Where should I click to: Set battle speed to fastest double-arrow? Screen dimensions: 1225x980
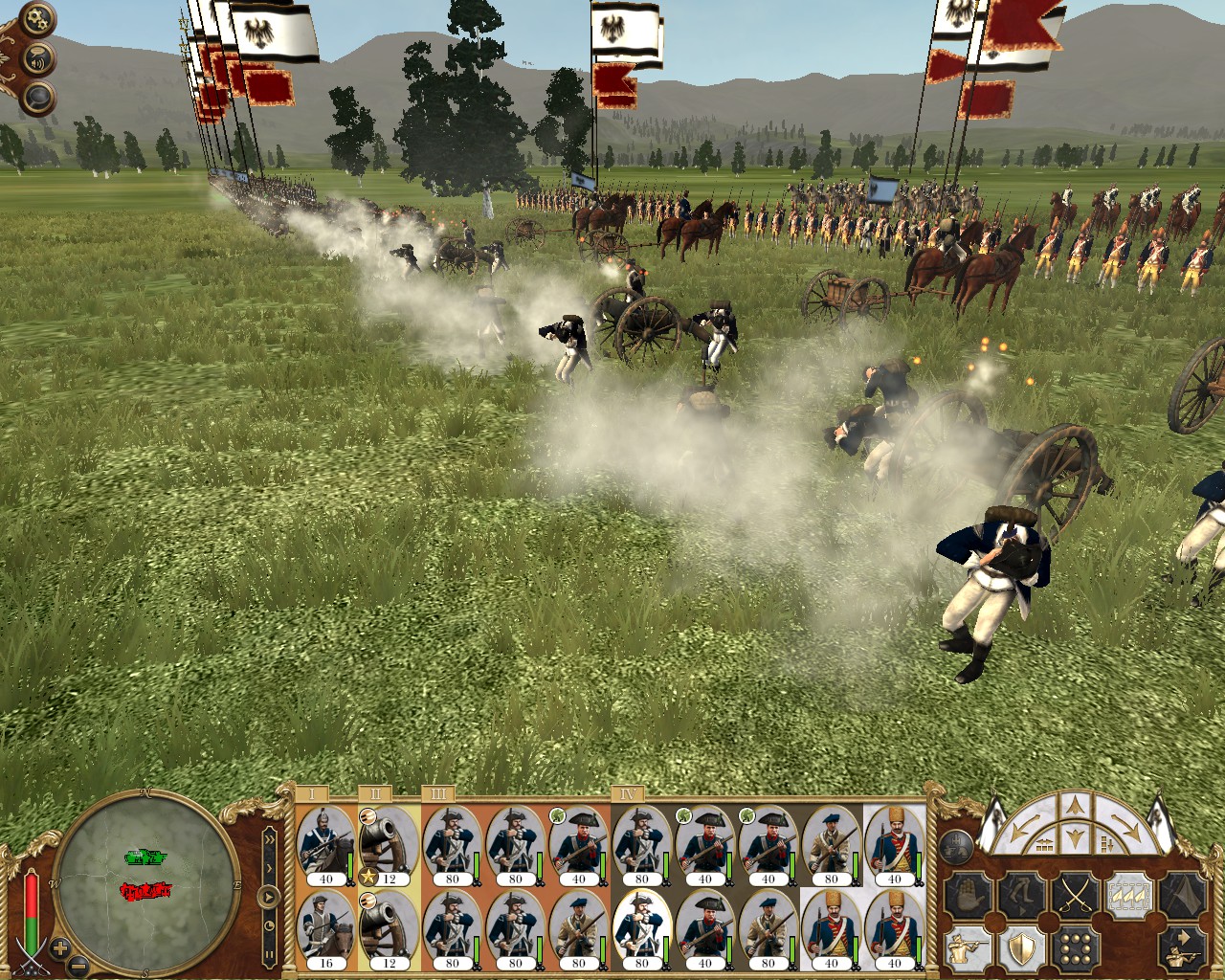[x=270, y=838]
